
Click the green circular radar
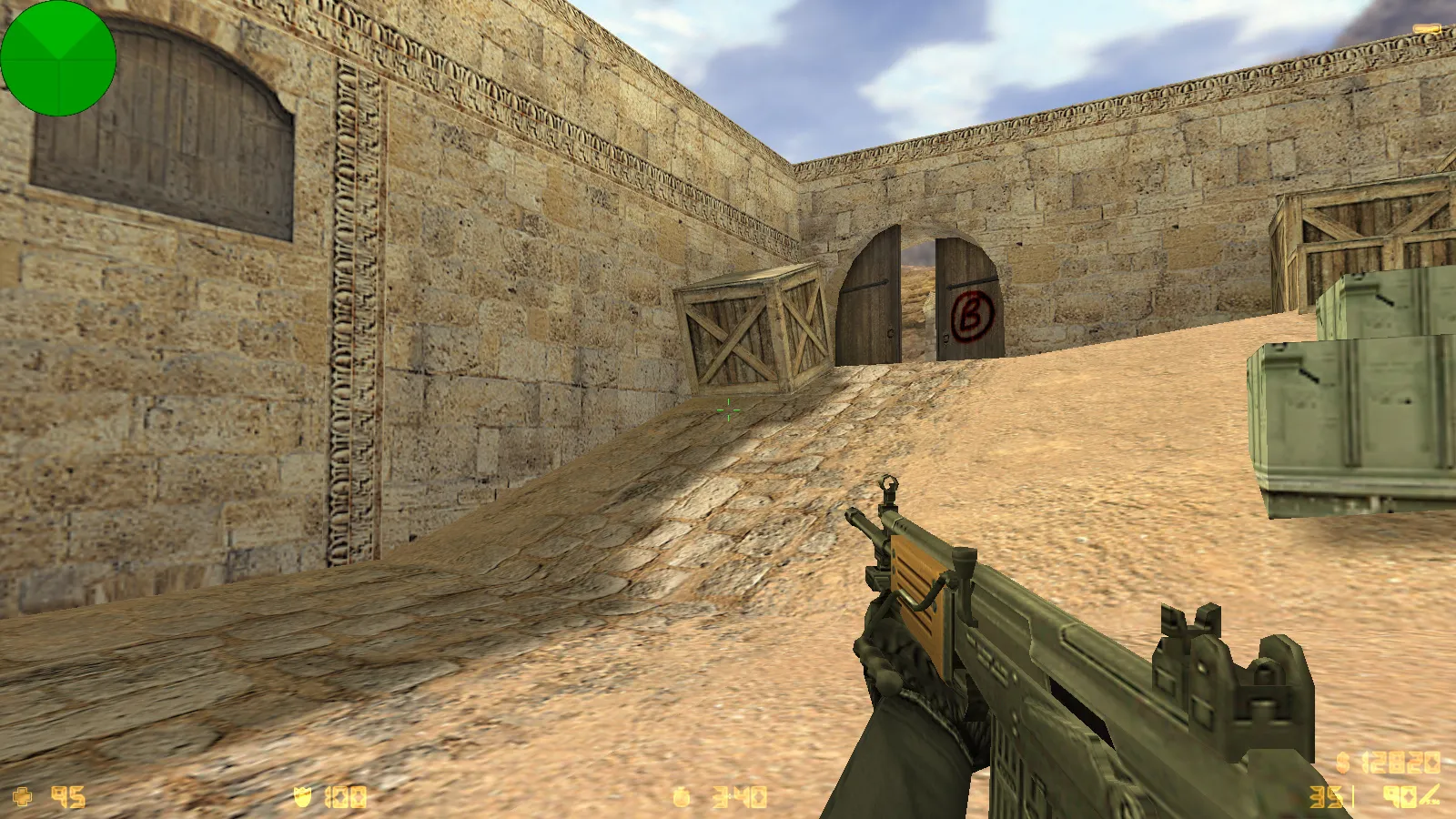tap(58, 58)
